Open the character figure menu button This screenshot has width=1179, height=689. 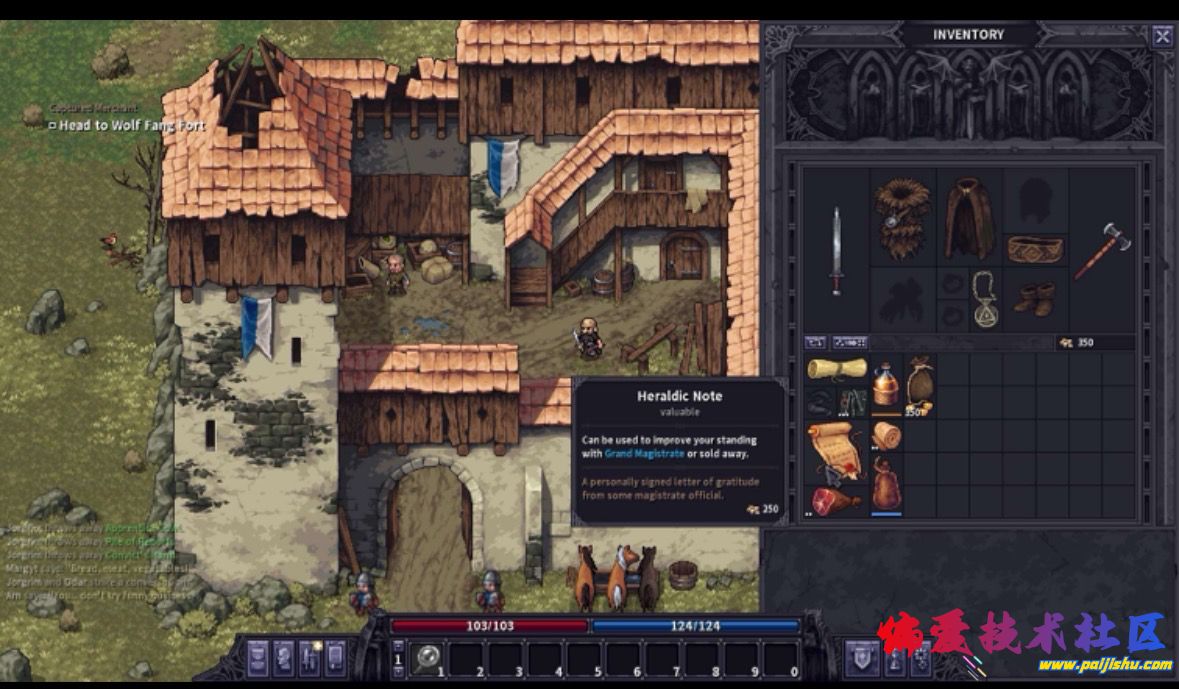tap(284, 657)
